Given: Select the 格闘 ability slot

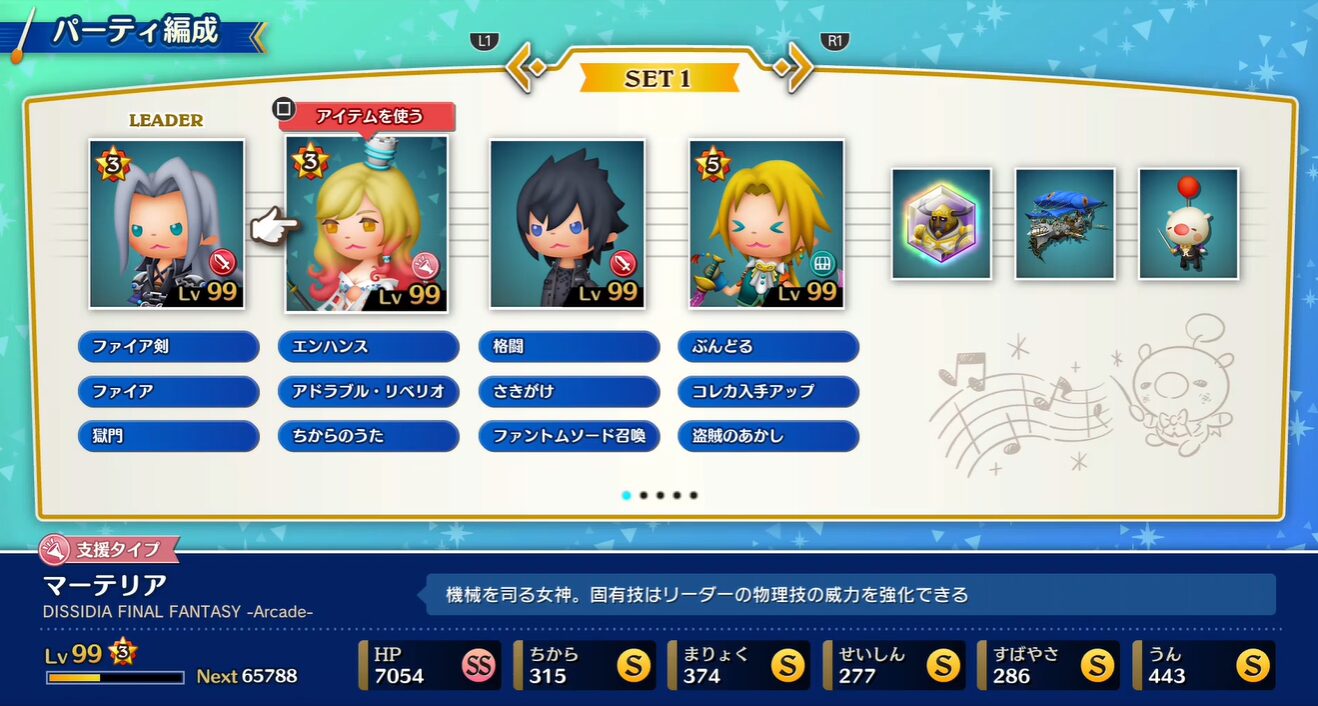Looking at the screenshot, I should (568, 347).
